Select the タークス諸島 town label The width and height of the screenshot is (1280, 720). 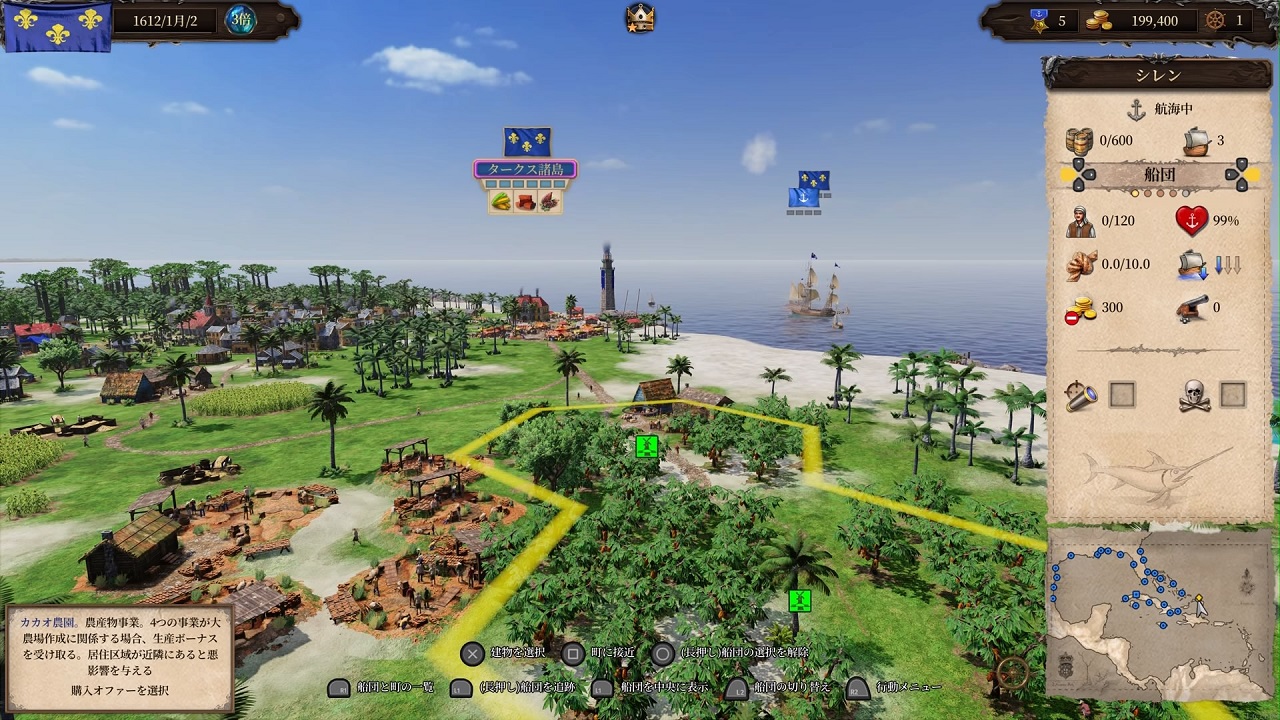coord(526,169)
